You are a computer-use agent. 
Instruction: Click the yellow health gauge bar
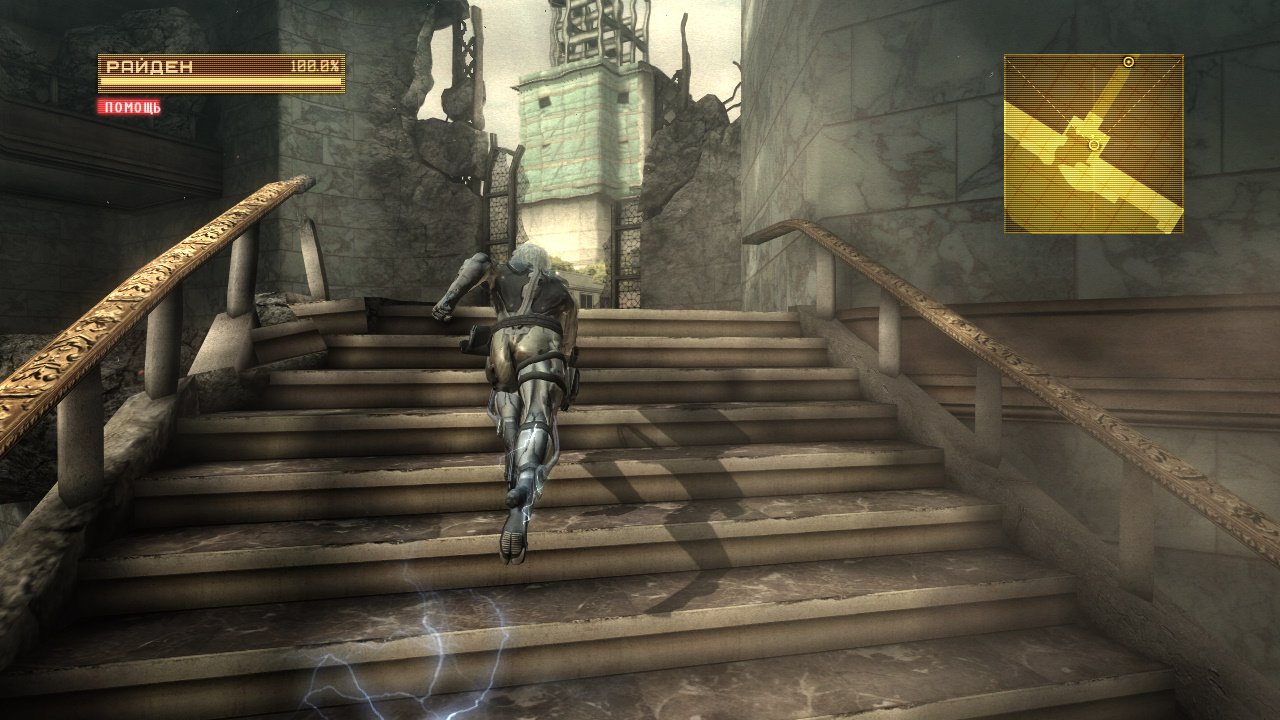click(220, 82)
